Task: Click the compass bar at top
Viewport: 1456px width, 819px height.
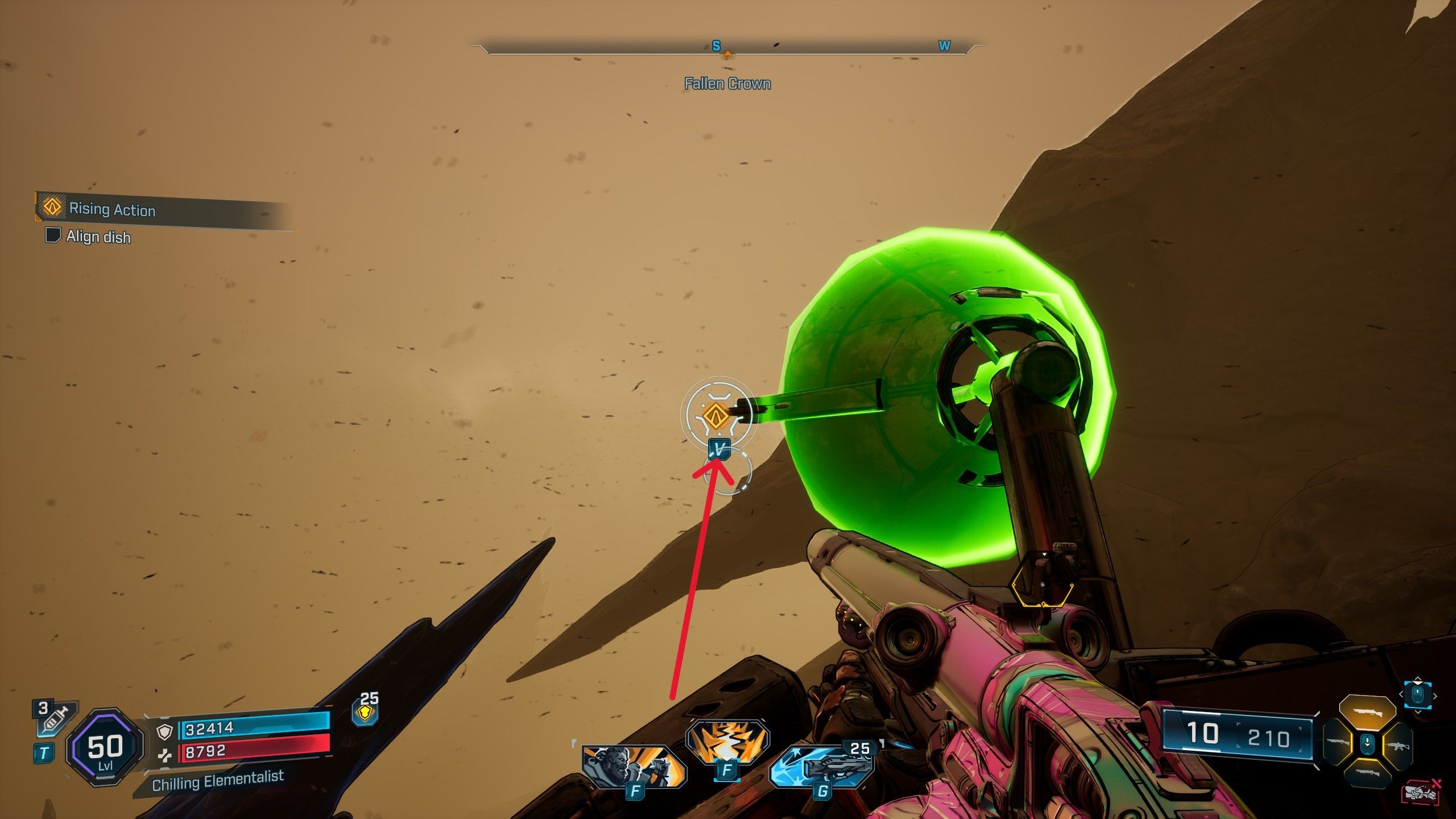Action: point(727,49)
